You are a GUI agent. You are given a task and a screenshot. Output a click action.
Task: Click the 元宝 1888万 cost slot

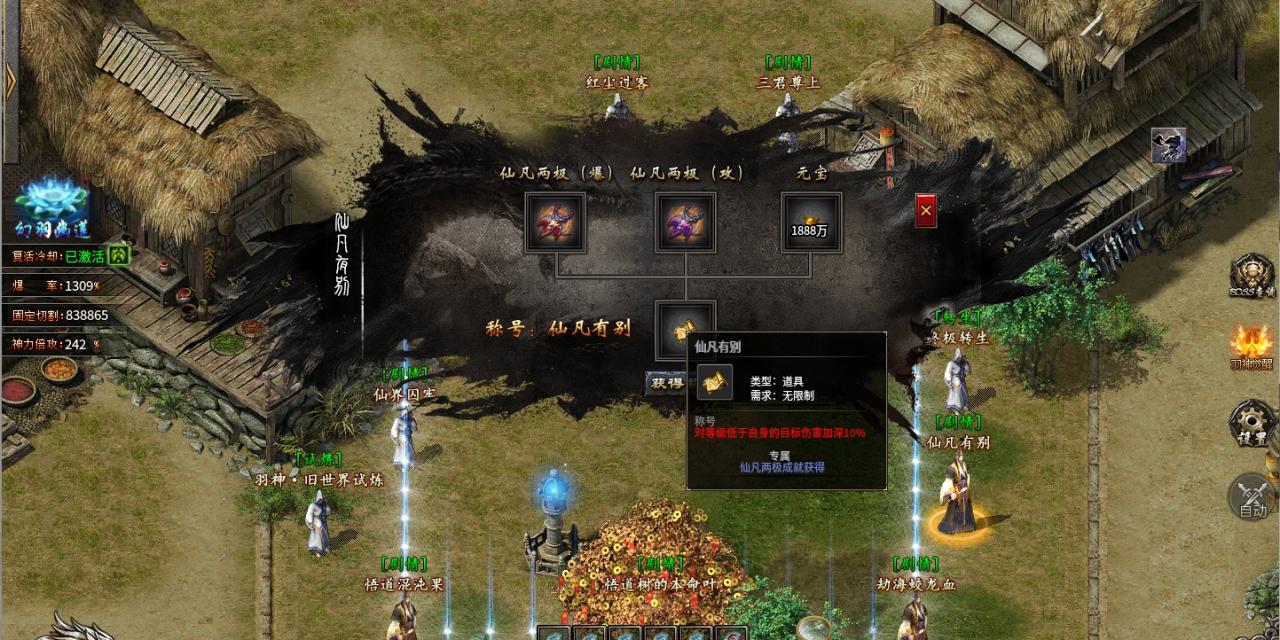tap(811, 222)
